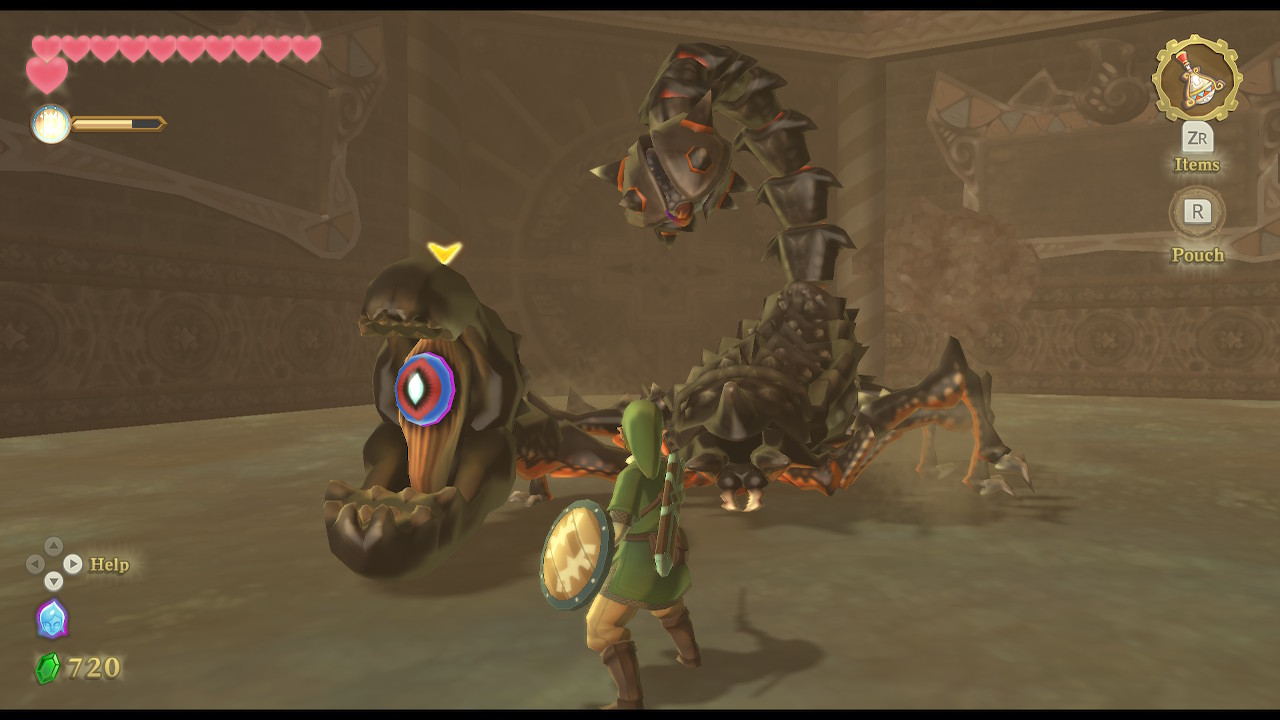This screenshot has height=720, width=1280.
Task: Call Fi using her blue face icon
Action: click(52, 618)
